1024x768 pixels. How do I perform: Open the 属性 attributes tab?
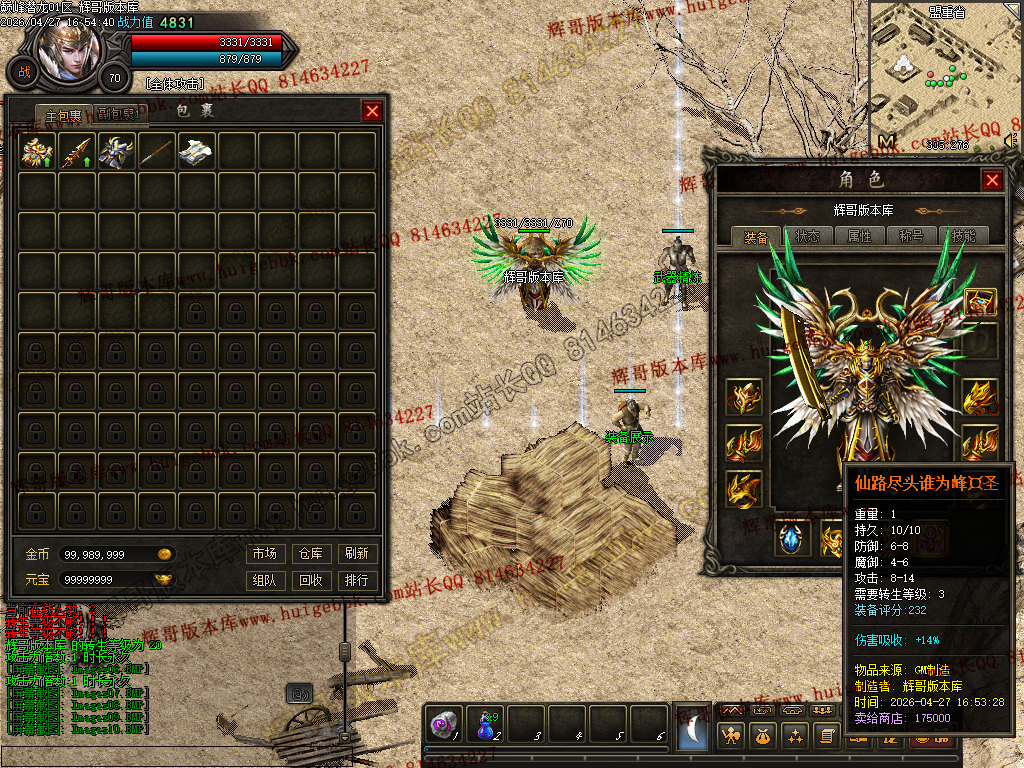[x=860, y=237]
